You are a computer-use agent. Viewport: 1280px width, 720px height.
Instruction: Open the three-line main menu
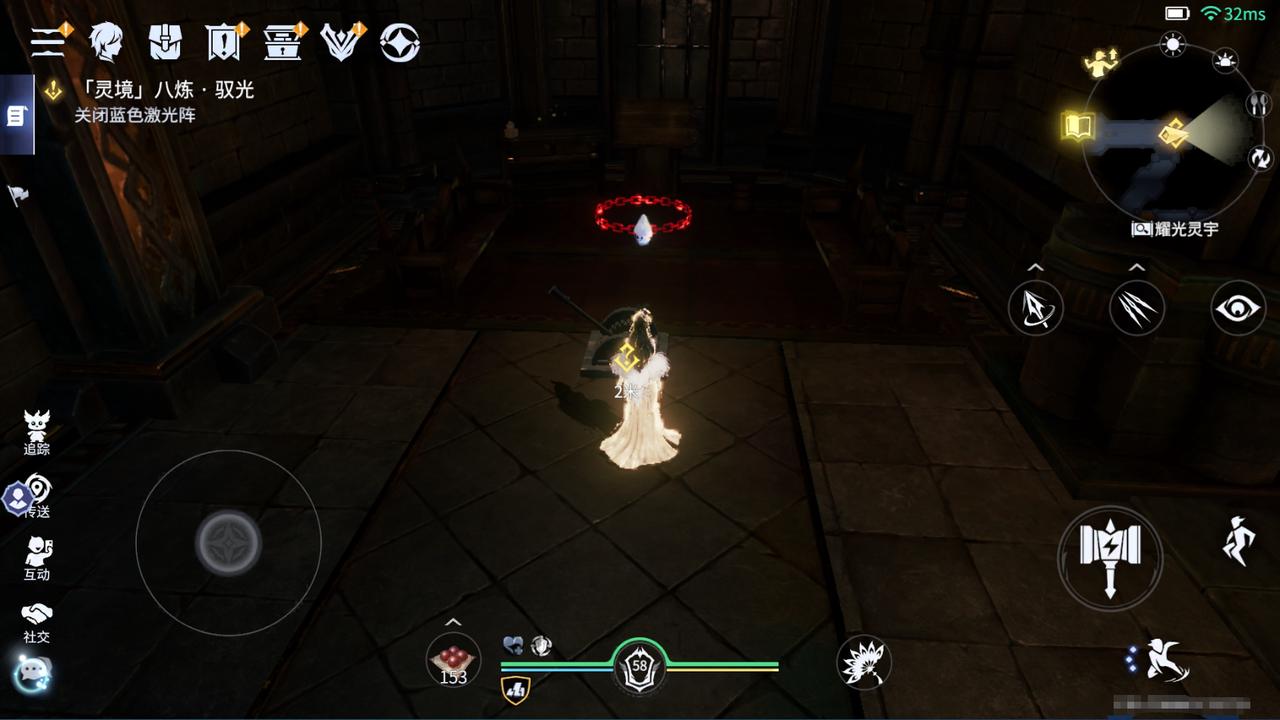coord(48,42)
